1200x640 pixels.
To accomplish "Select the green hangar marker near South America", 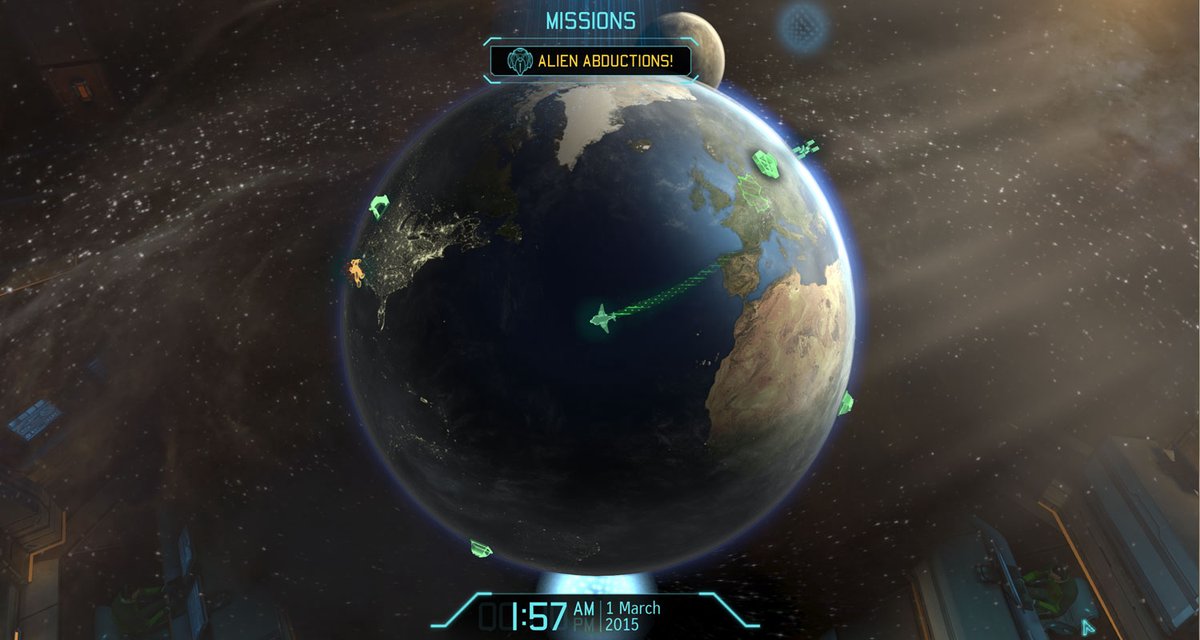I will coord(481,547).
